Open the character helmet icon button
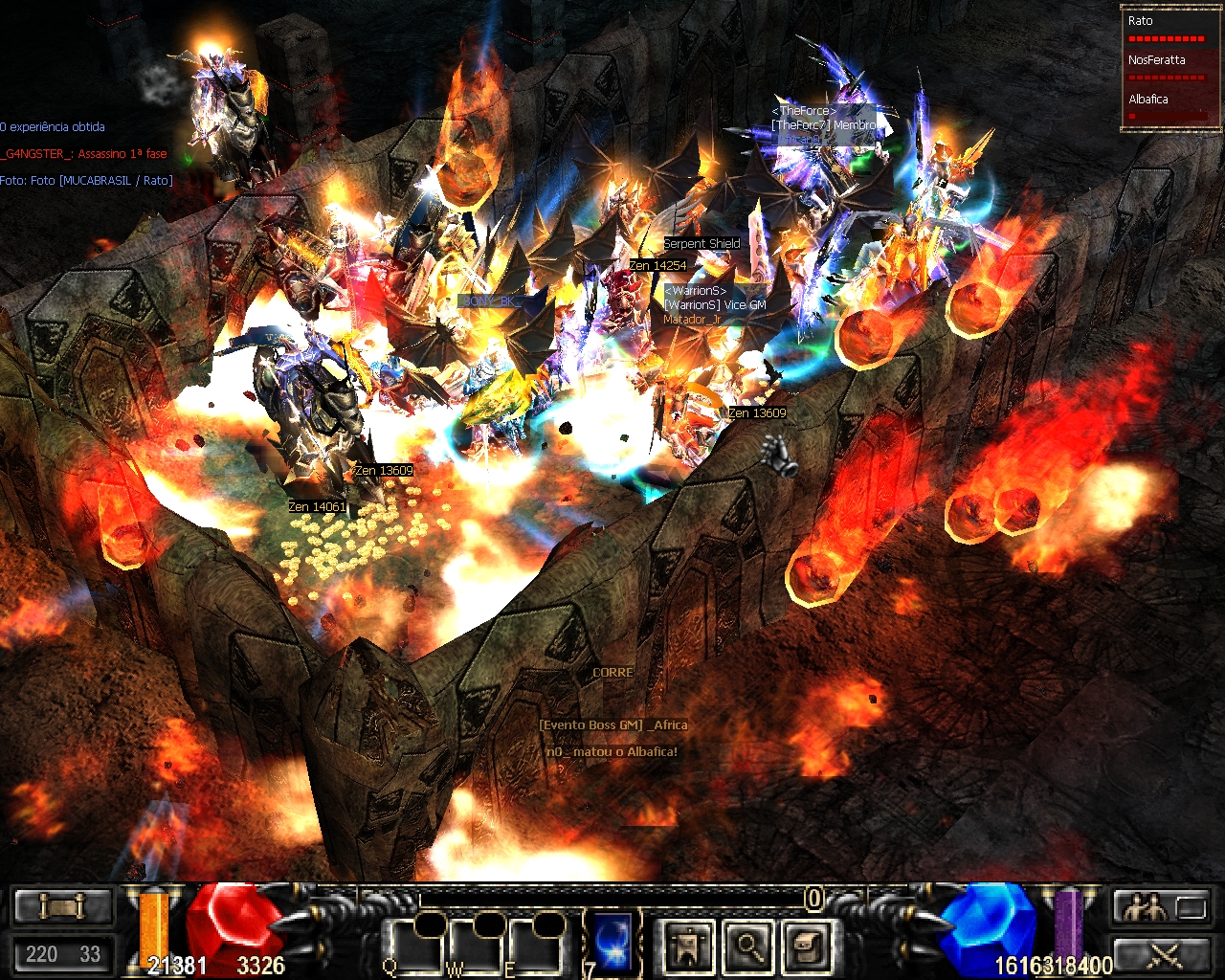The height and width of the screenshot is (980, 1225). pos(689,946)
